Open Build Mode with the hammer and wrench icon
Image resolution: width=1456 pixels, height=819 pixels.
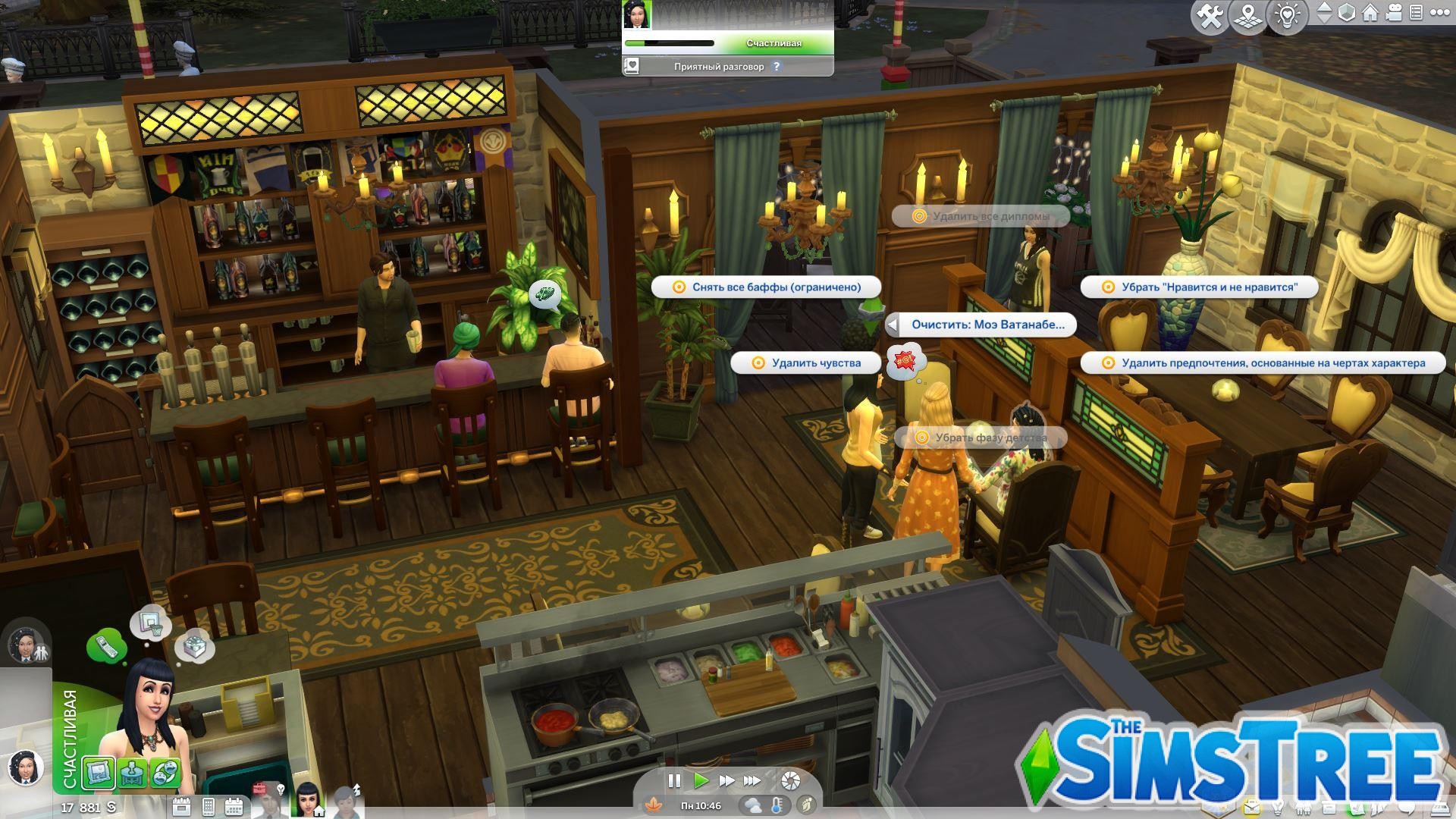1211,13
